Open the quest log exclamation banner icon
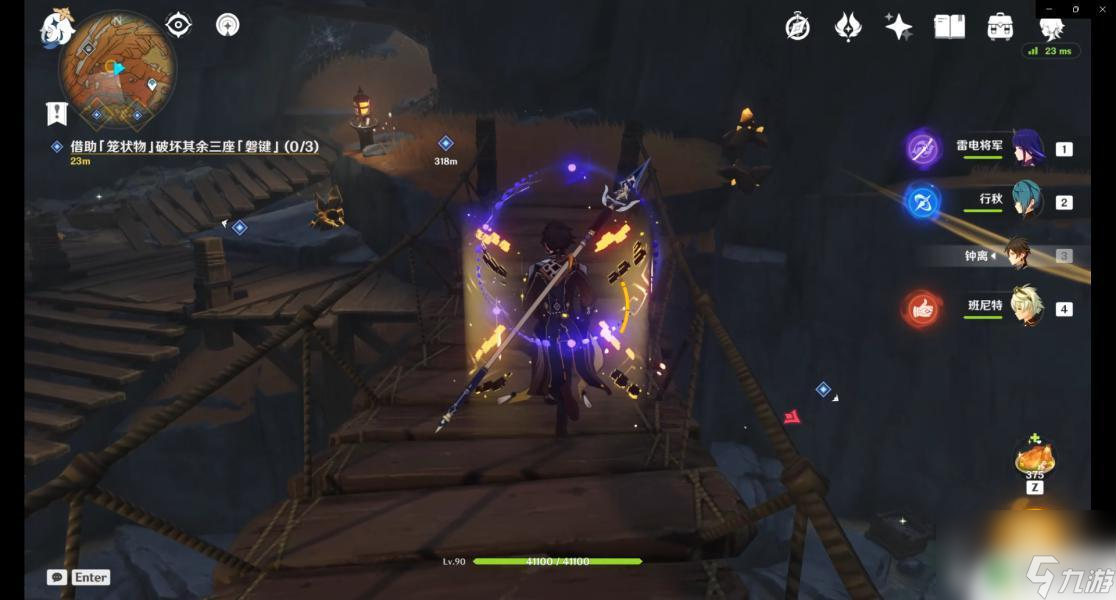This screenshot has width=1116, height=600. (x=56, y=113)
